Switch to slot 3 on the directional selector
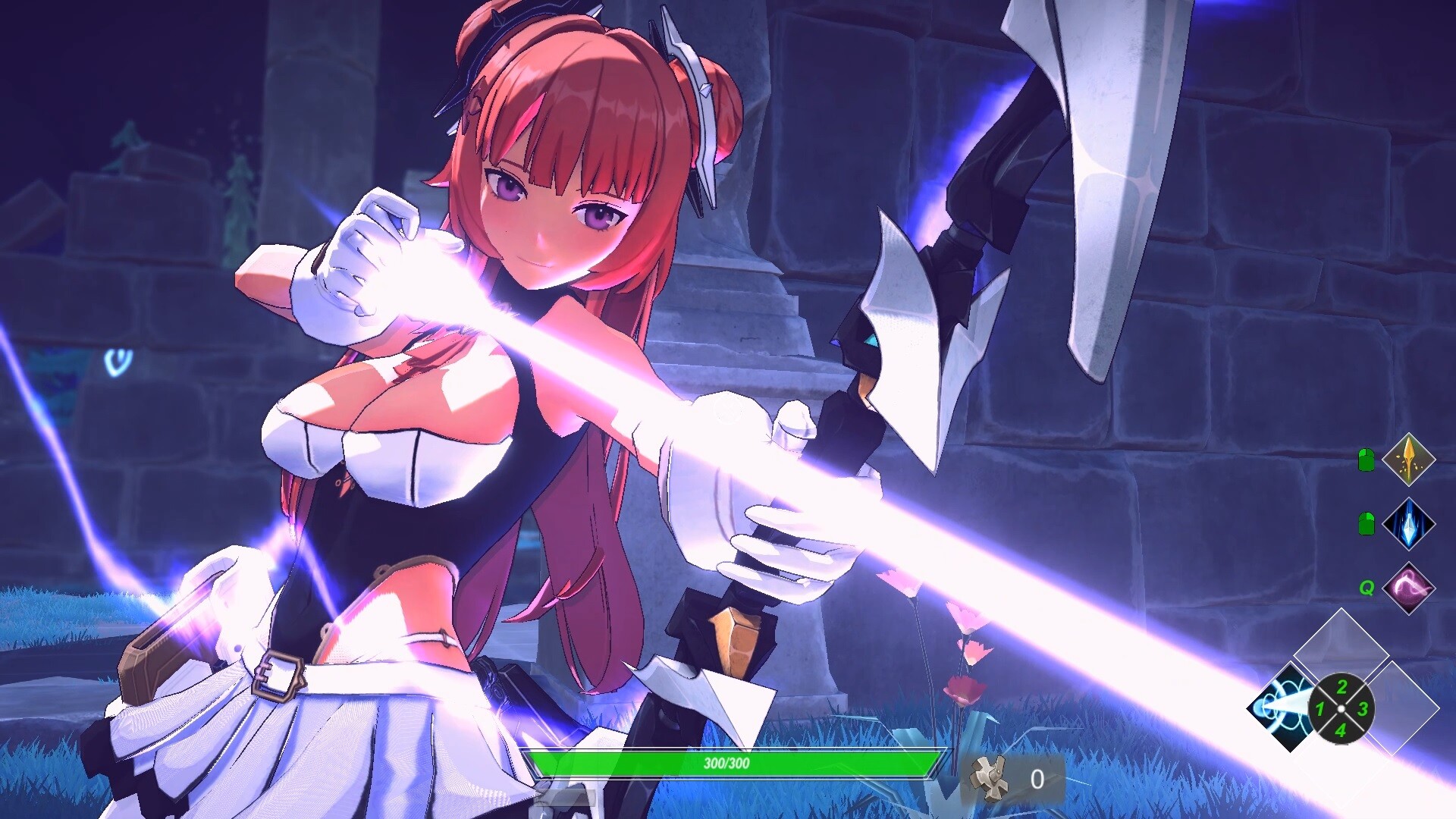The height and width of the screenshot is (819, 1456). tap(1361, 708)
